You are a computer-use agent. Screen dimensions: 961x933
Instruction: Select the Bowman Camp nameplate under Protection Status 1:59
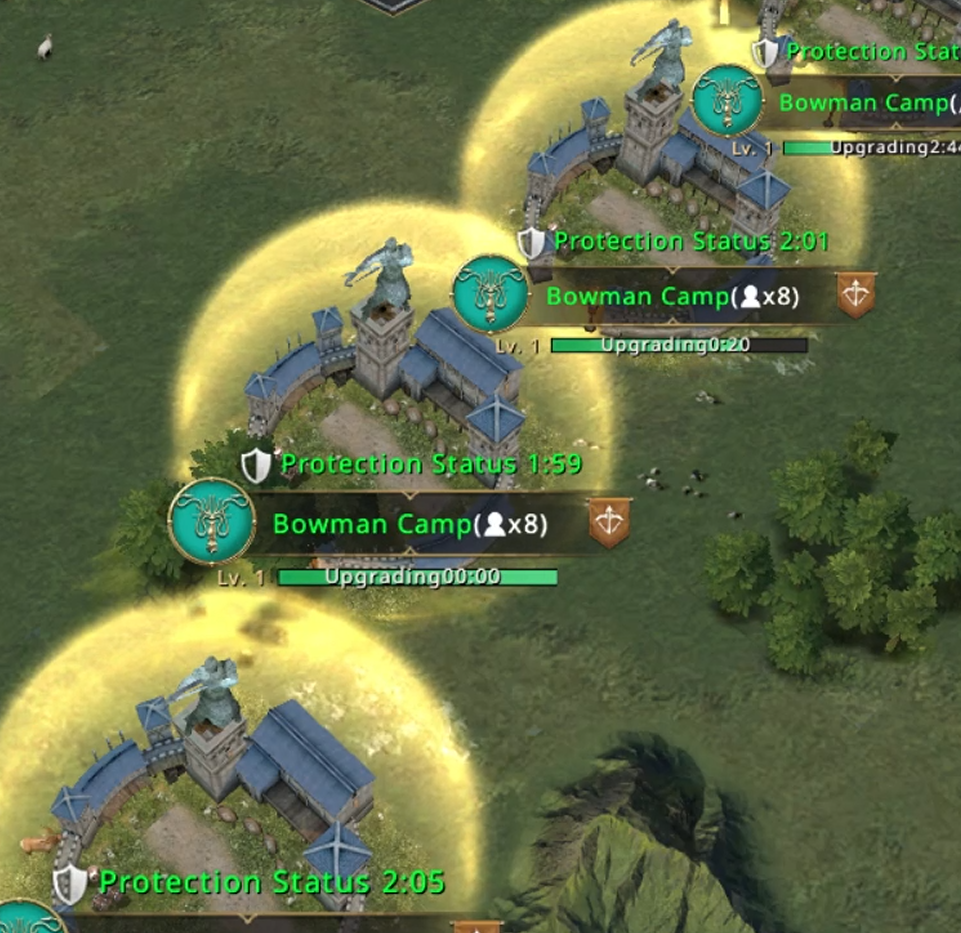pyautogui.click(x=410, y=524)
